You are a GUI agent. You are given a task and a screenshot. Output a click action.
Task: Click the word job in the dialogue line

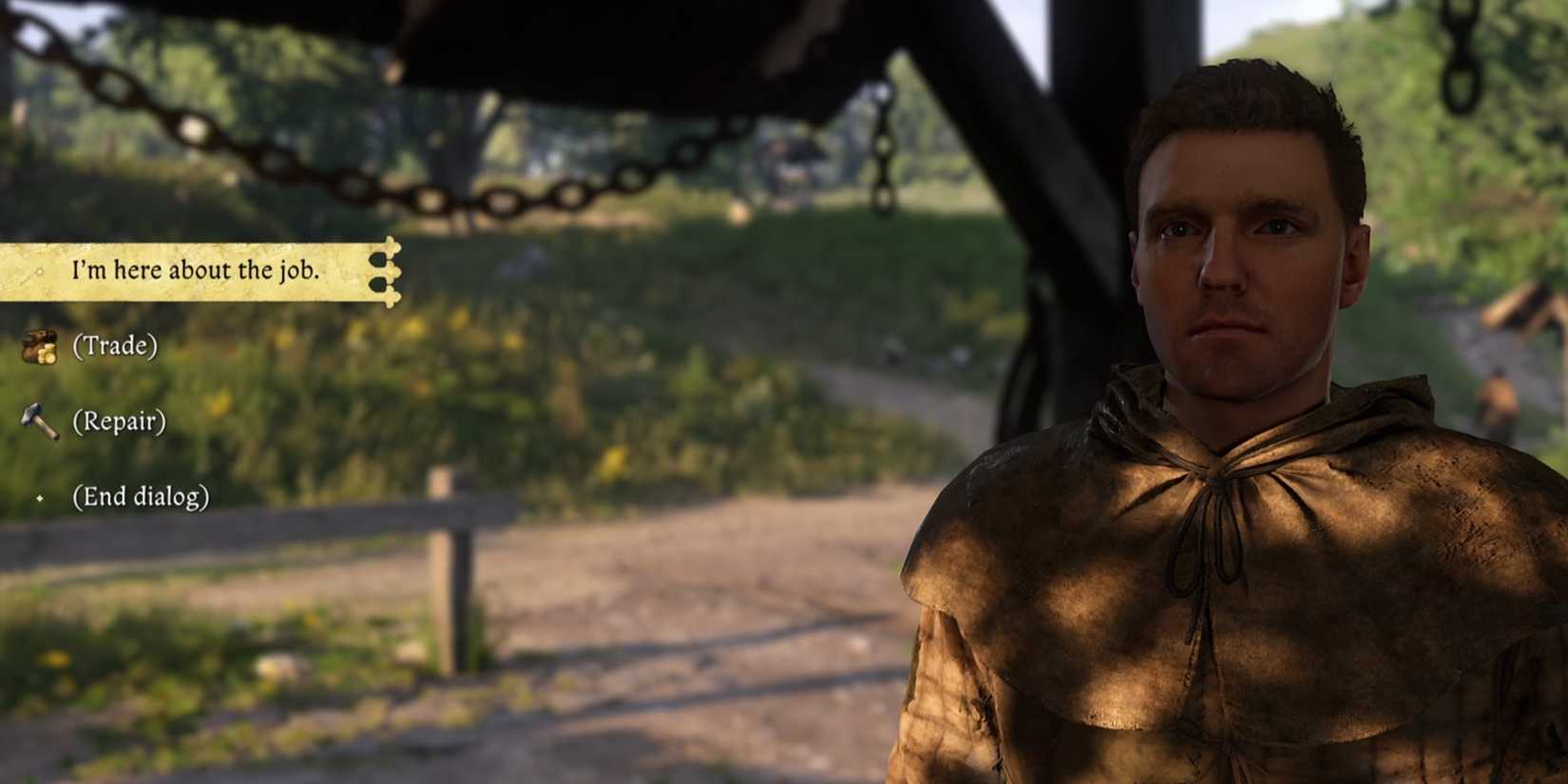[301, 271]
